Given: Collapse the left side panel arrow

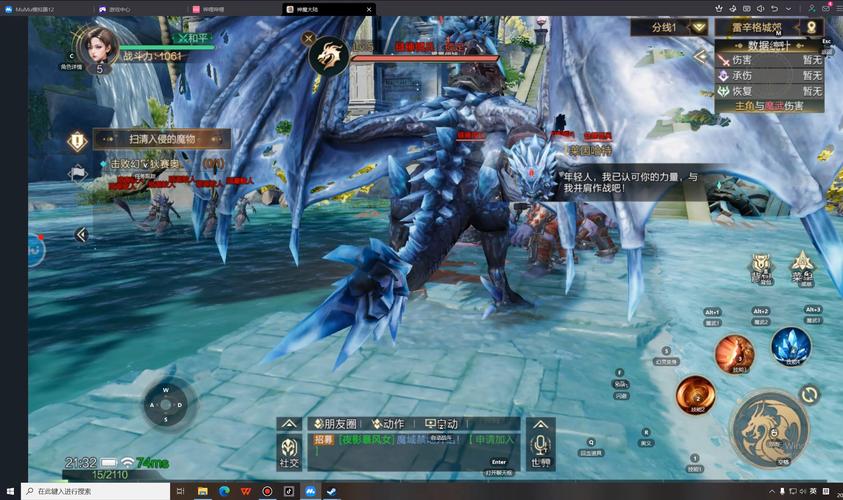Looking at the screenshot, I should coord(81,234).
